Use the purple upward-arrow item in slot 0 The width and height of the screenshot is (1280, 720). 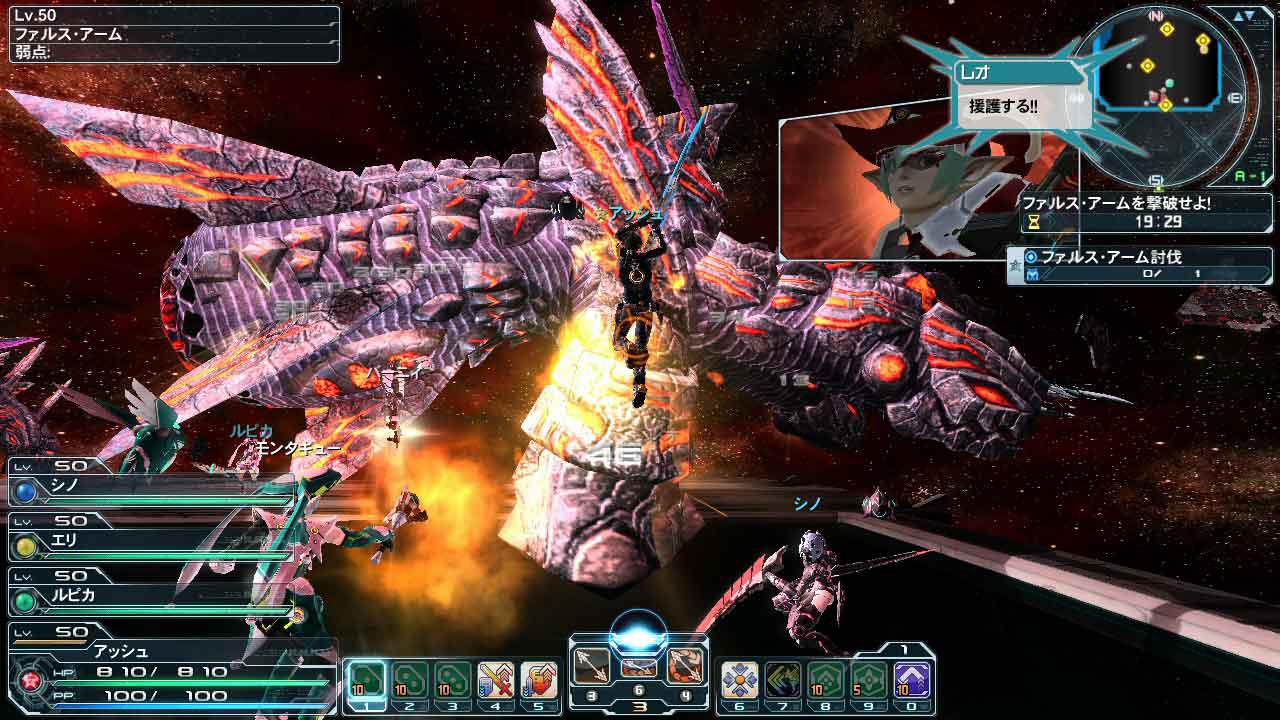point(911,680)
